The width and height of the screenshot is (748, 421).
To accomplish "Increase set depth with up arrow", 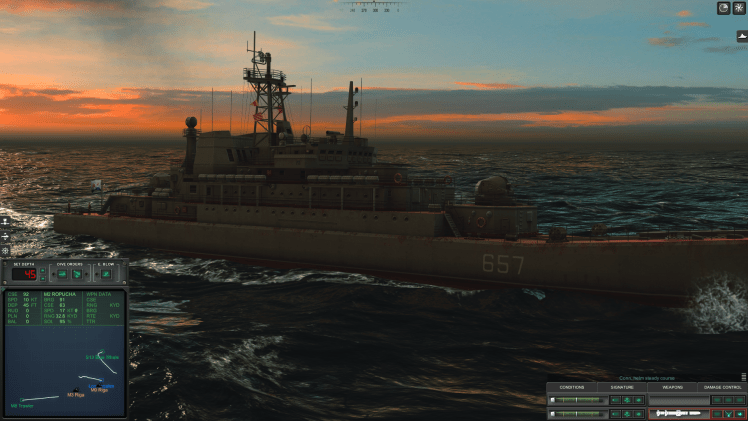I will tap(42, 269).
